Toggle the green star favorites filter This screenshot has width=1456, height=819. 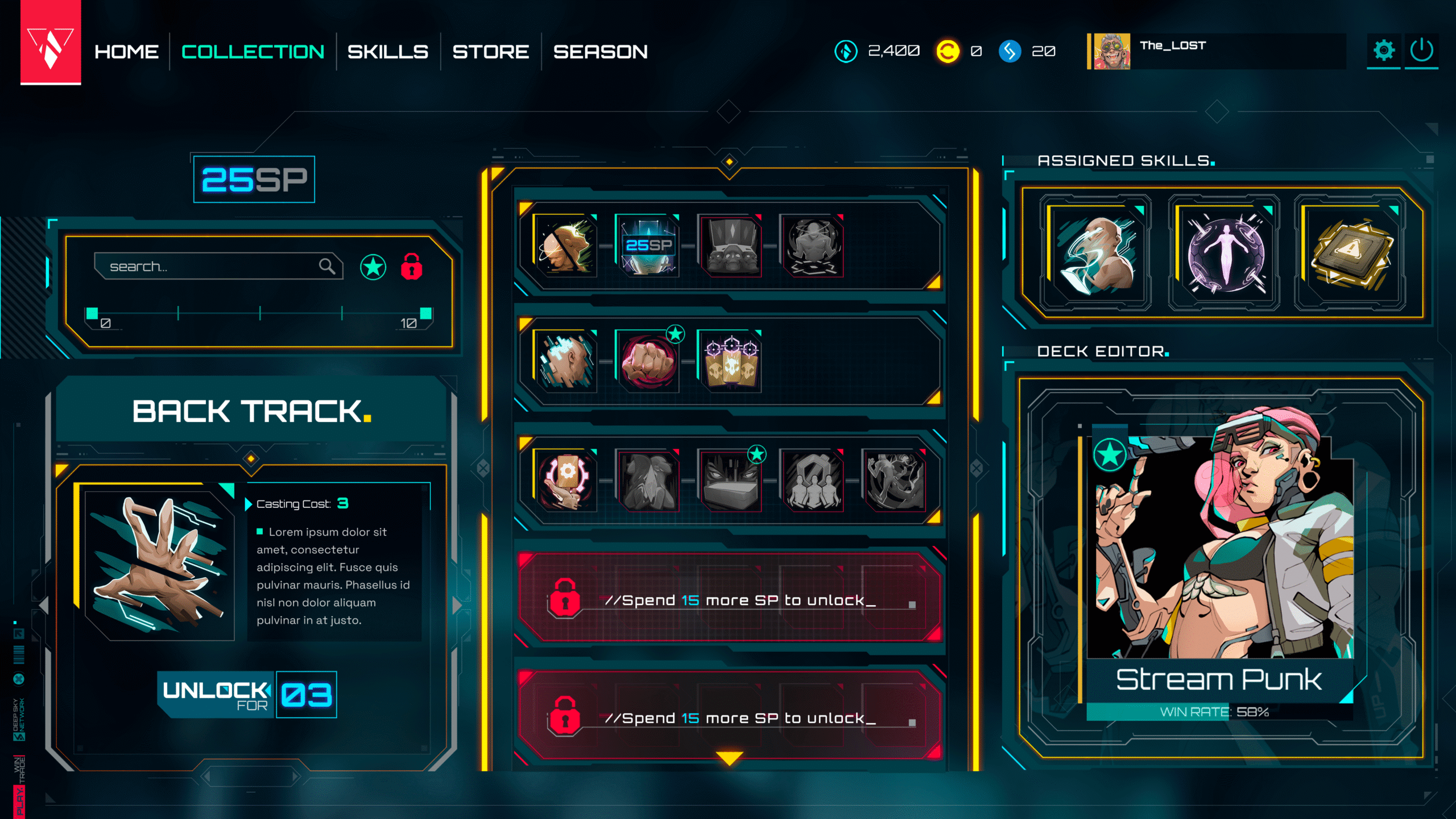point(373,267)
